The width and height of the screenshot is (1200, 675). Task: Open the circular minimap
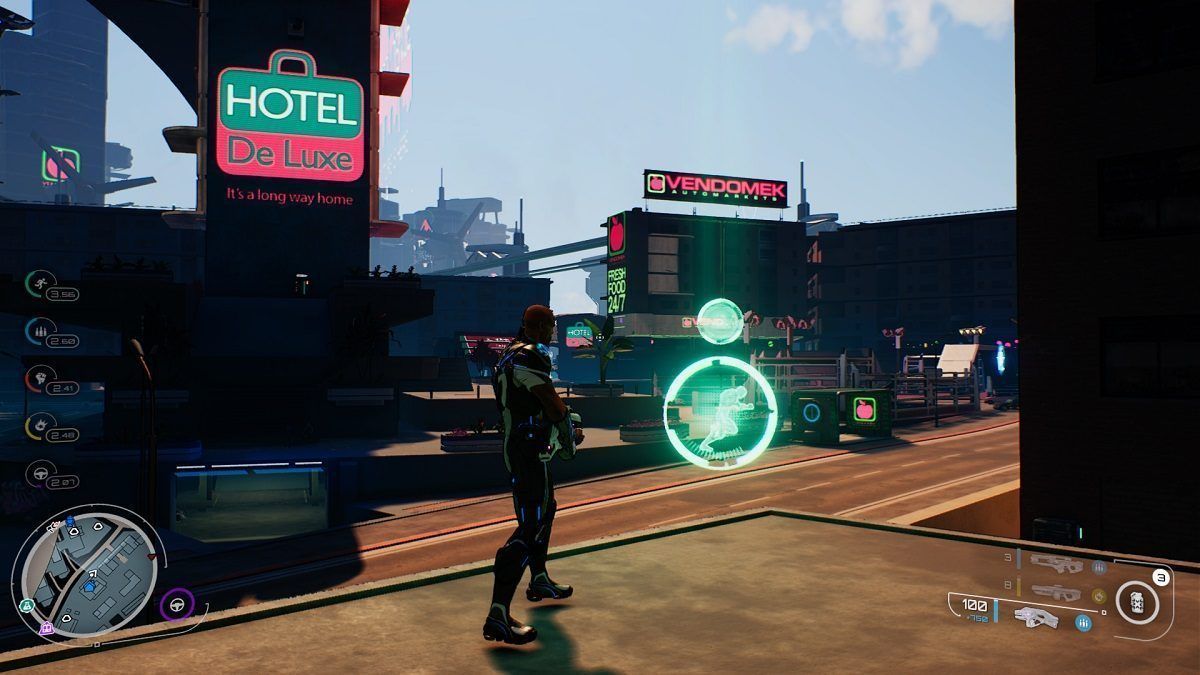click(88, 570)
